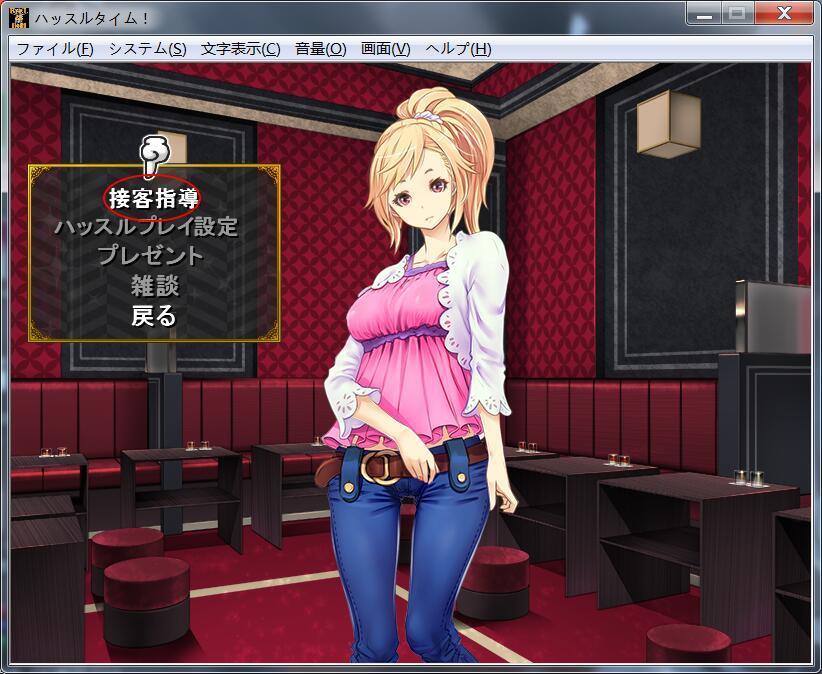This screenshot has width=822, height=674.
Task: Open the ファイル(F) menu
Action: (55, 49)
